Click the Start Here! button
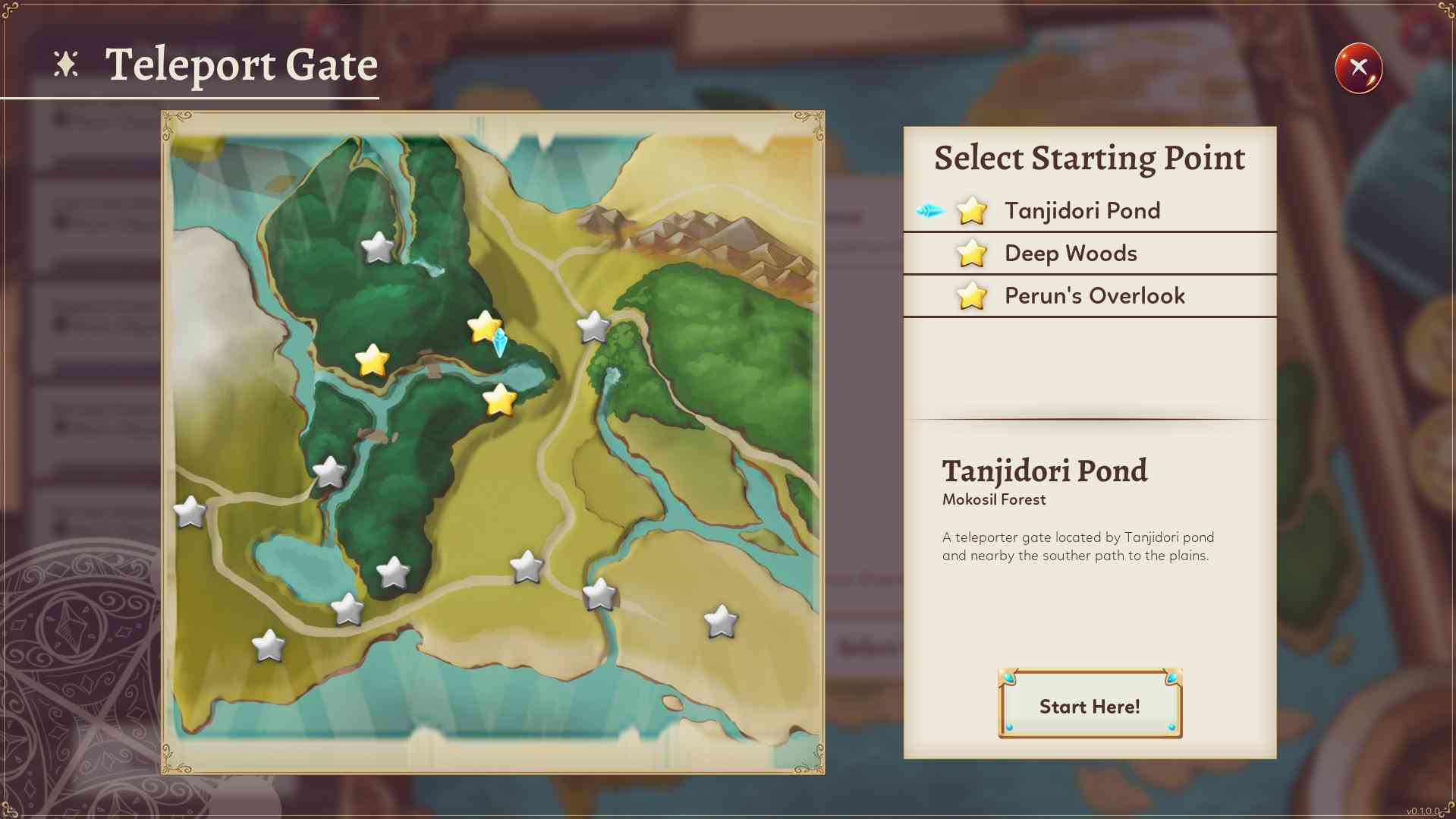 1090,705
